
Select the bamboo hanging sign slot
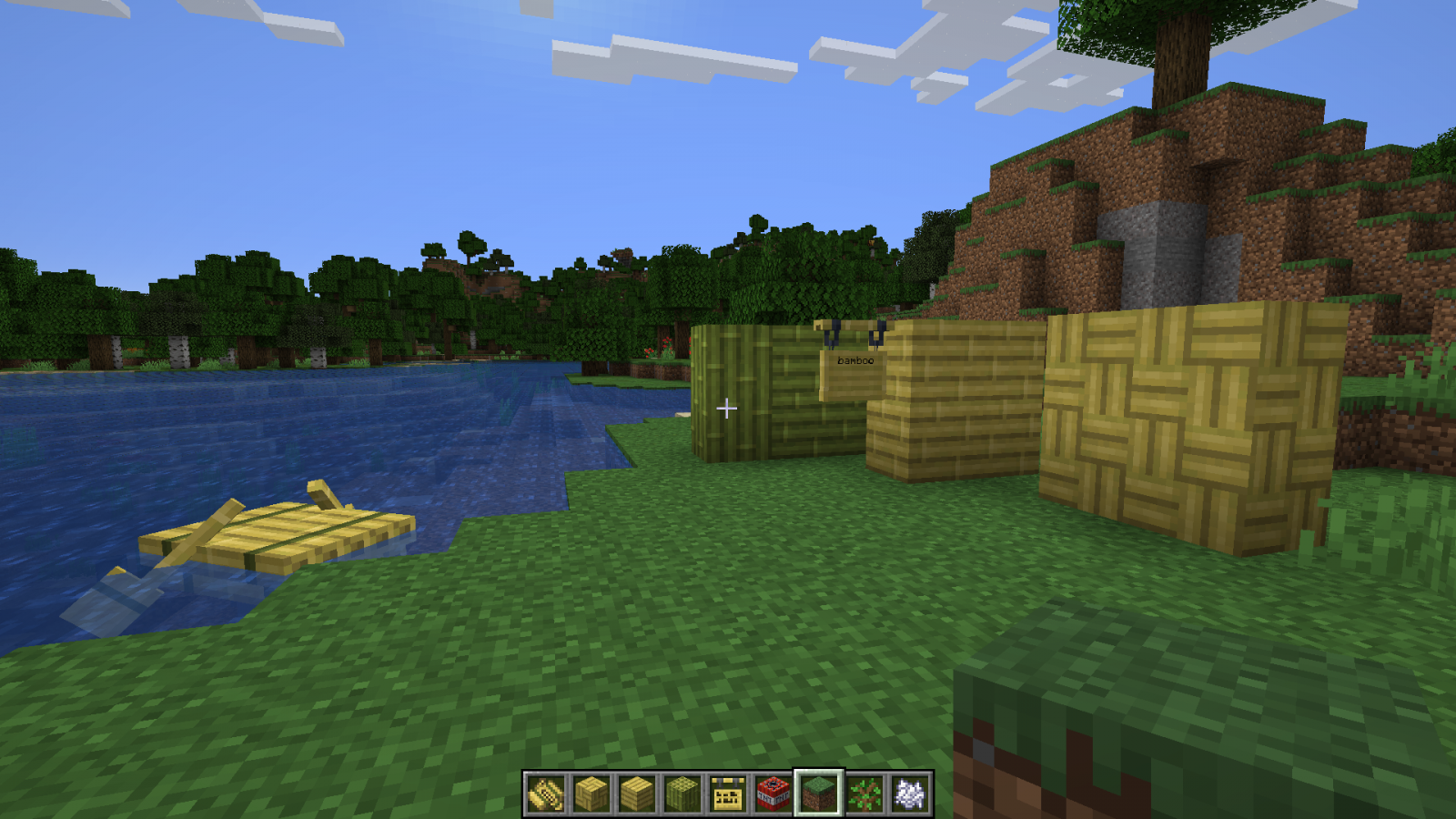pos(728,794)
